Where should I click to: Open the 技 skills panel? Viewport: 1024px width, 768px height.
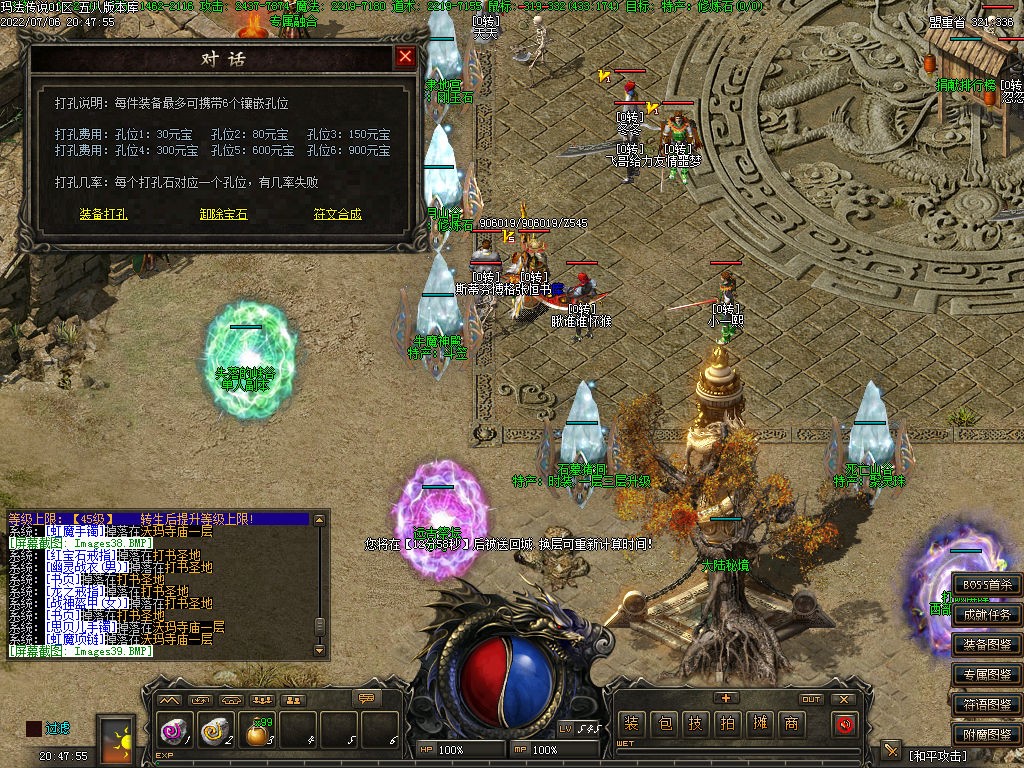pos(695,724)
